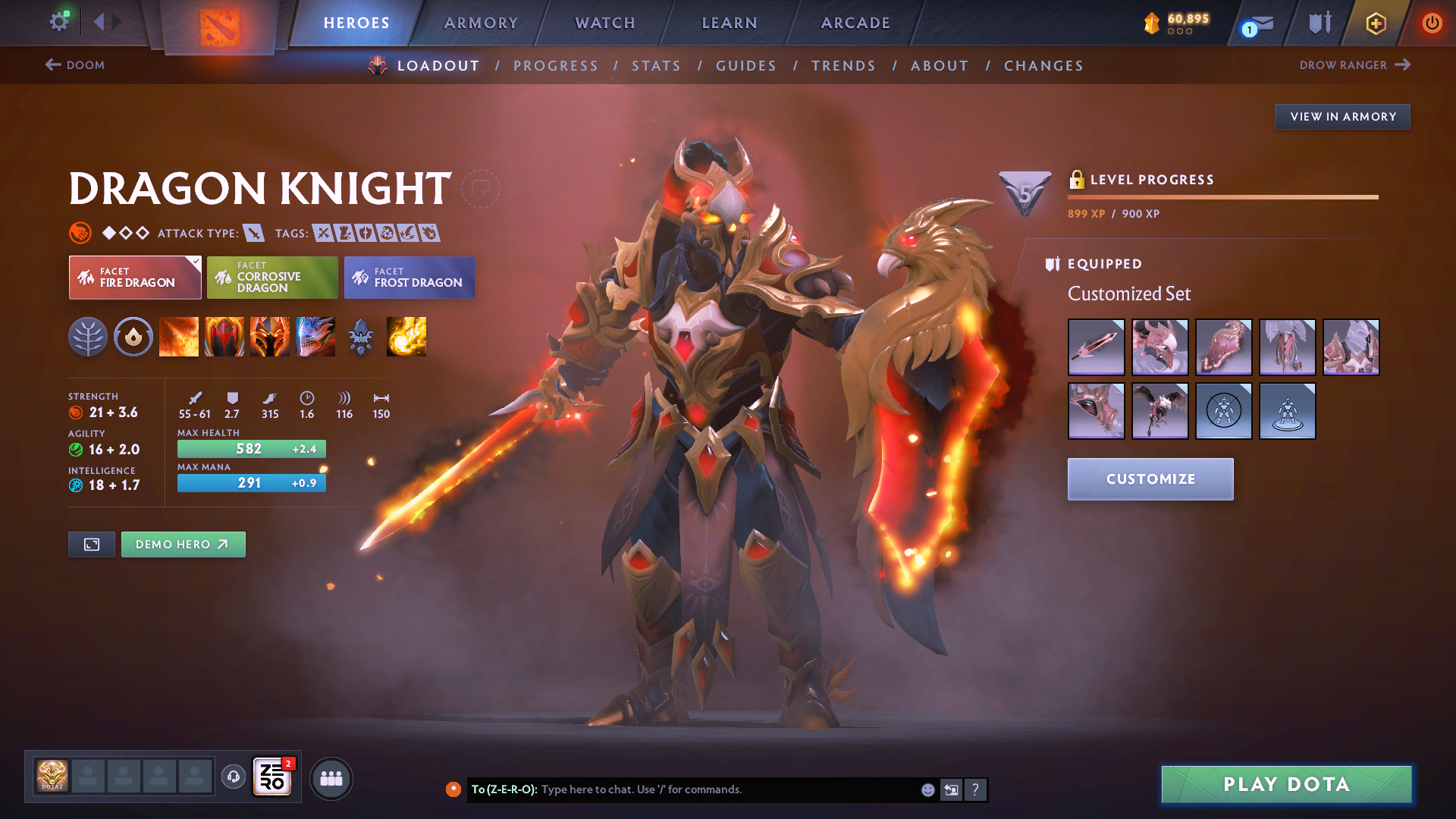Open the Arcade tab

pos(855,23)
